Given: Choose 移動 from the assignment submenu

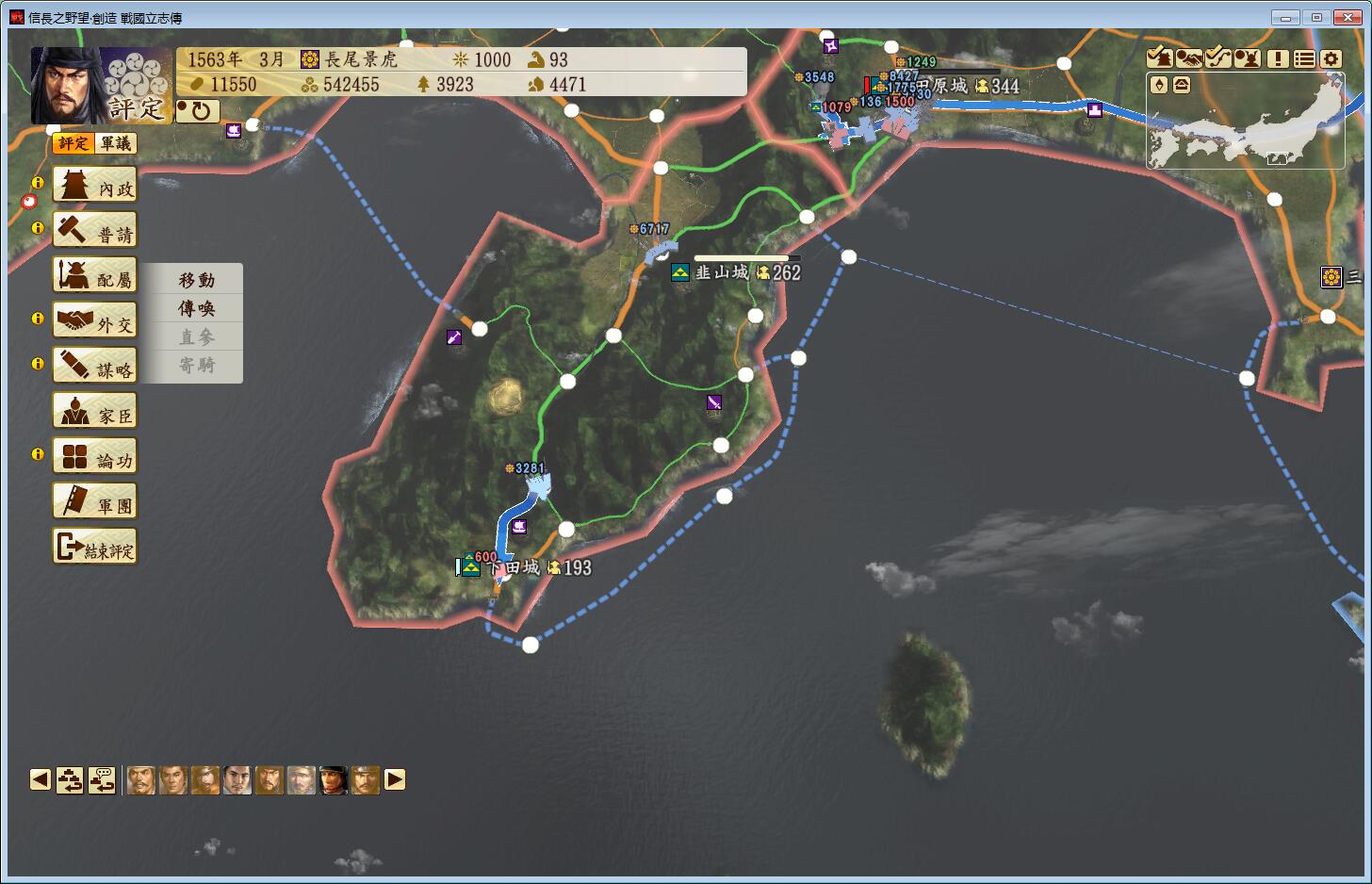Looking at the screenshot, I should [197, 280].
